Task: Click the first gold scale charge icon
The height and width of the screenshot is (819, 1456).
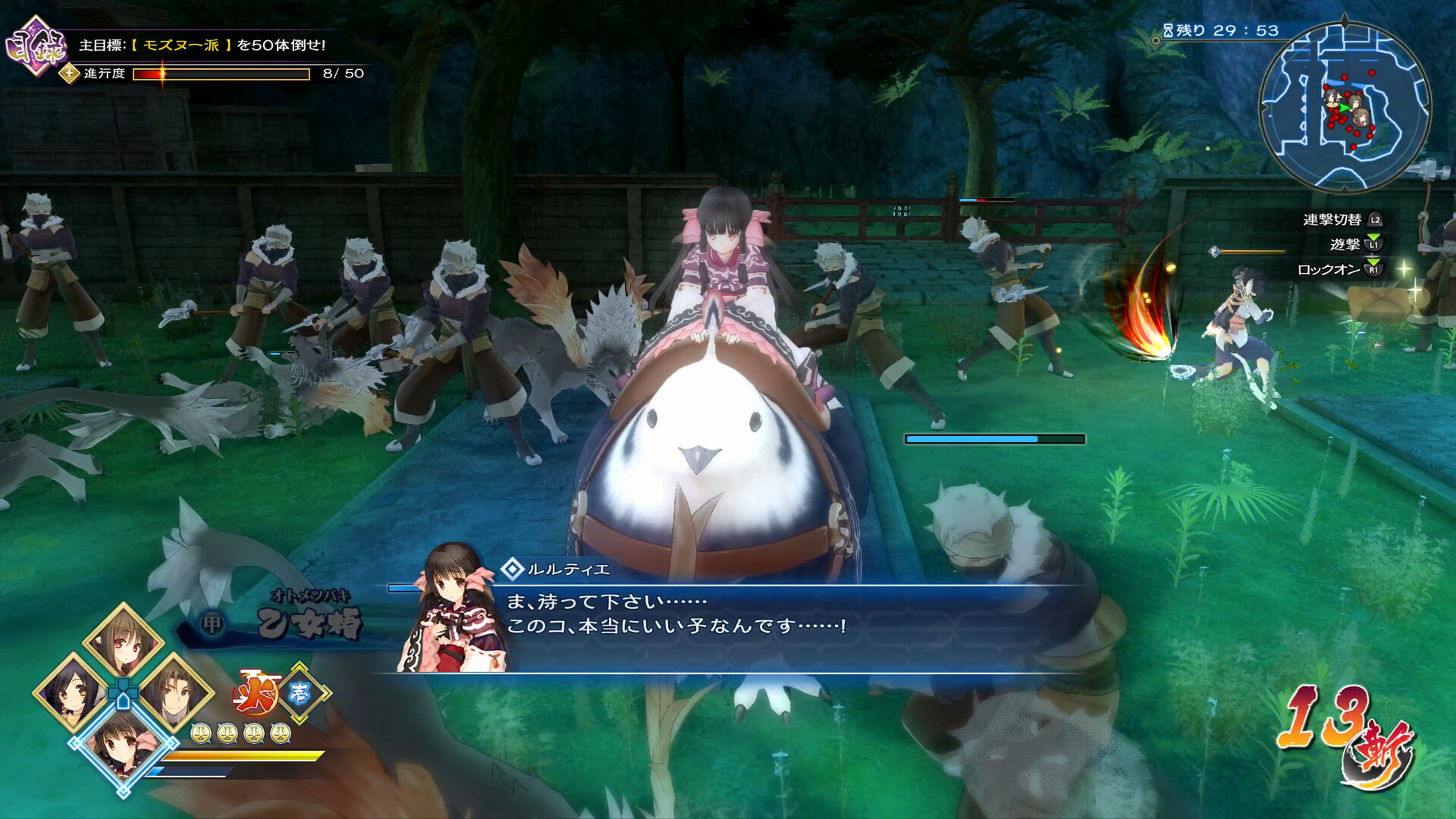Action: pyautogui.click(x=201, y=735)
